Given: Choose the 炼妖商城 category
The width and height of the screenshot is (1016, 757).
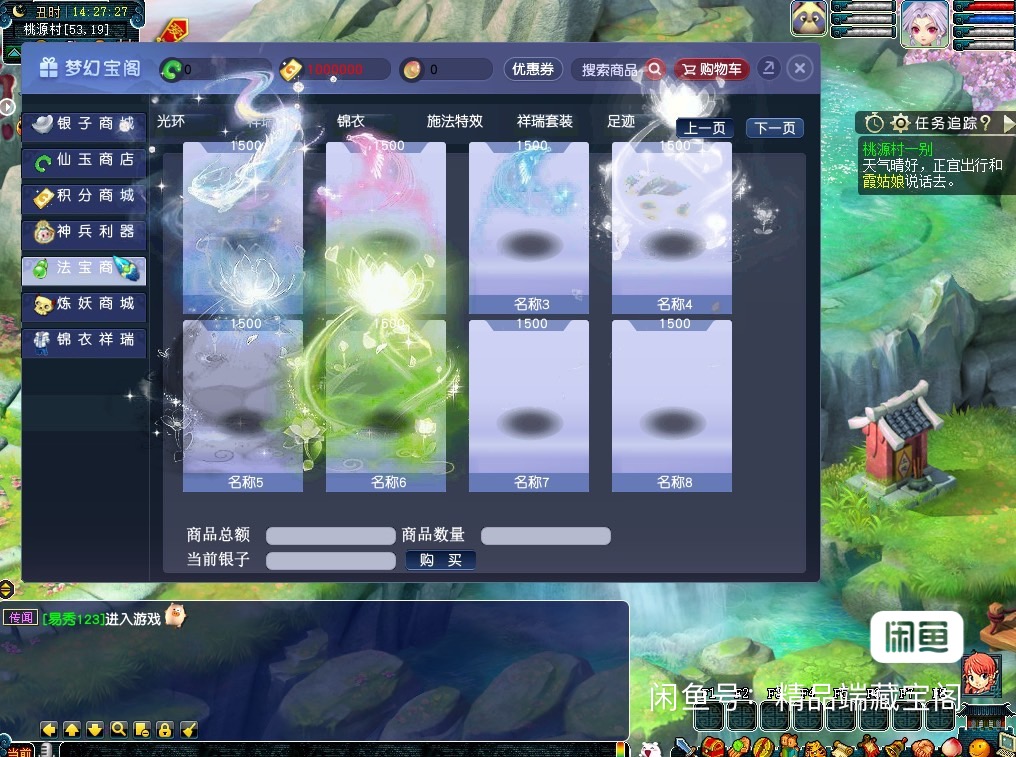Looking at the screenshot, I should 84,304.
